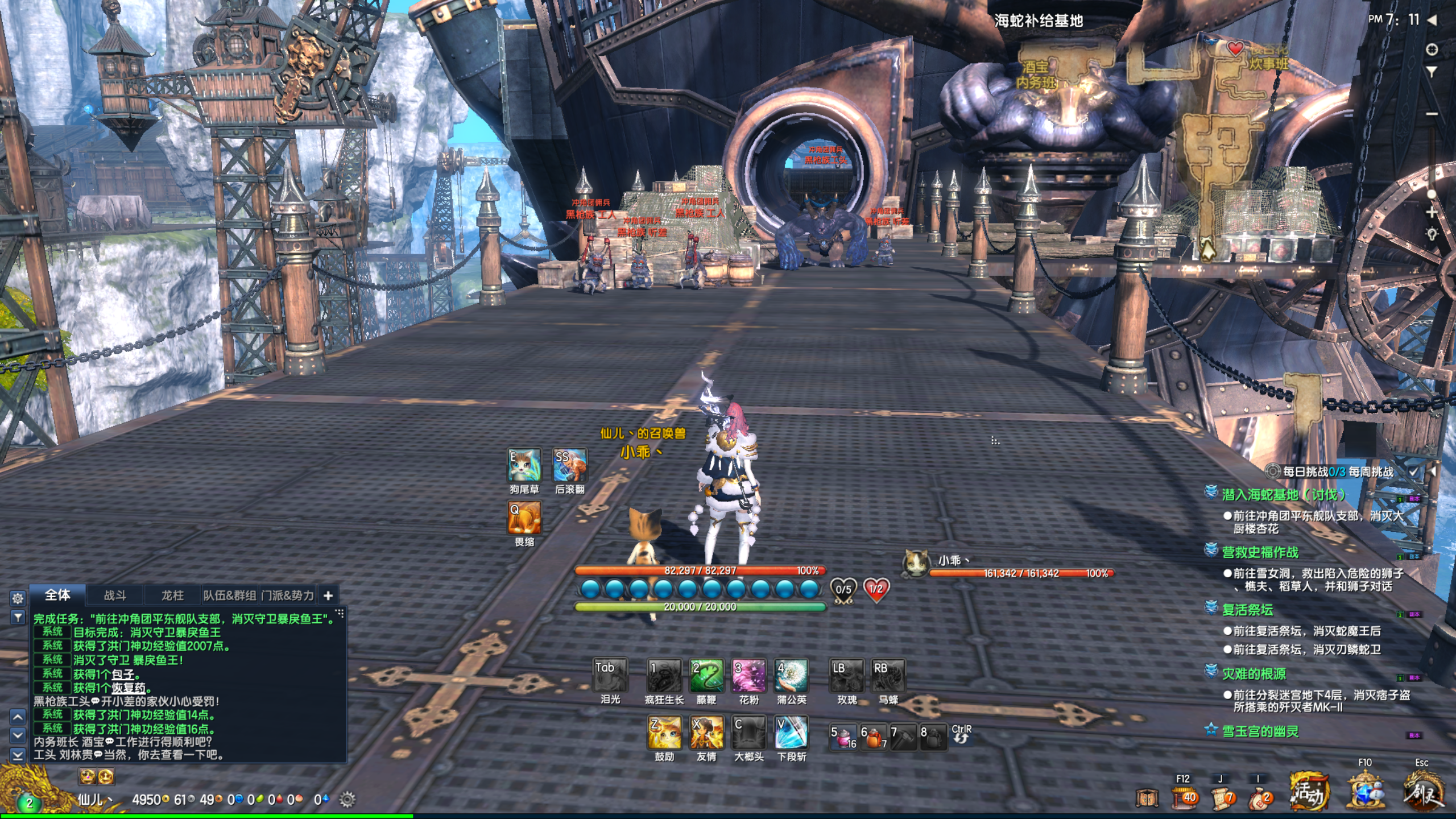Switch to the 战斗 chat tab
The image size is (1456, 819).
pyautogui.click(x=115, y=595)
